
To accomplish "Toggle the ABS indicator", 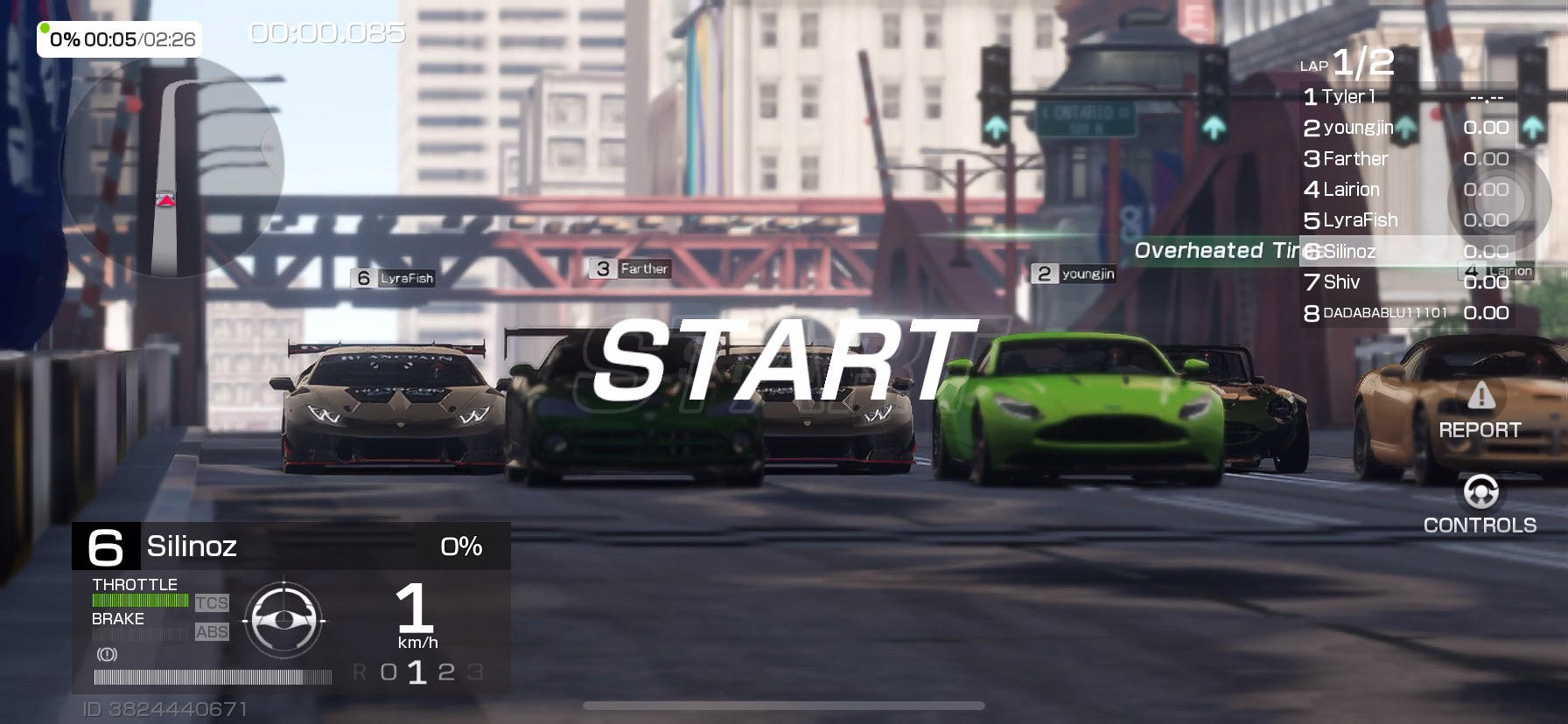I will click(212, 631).
